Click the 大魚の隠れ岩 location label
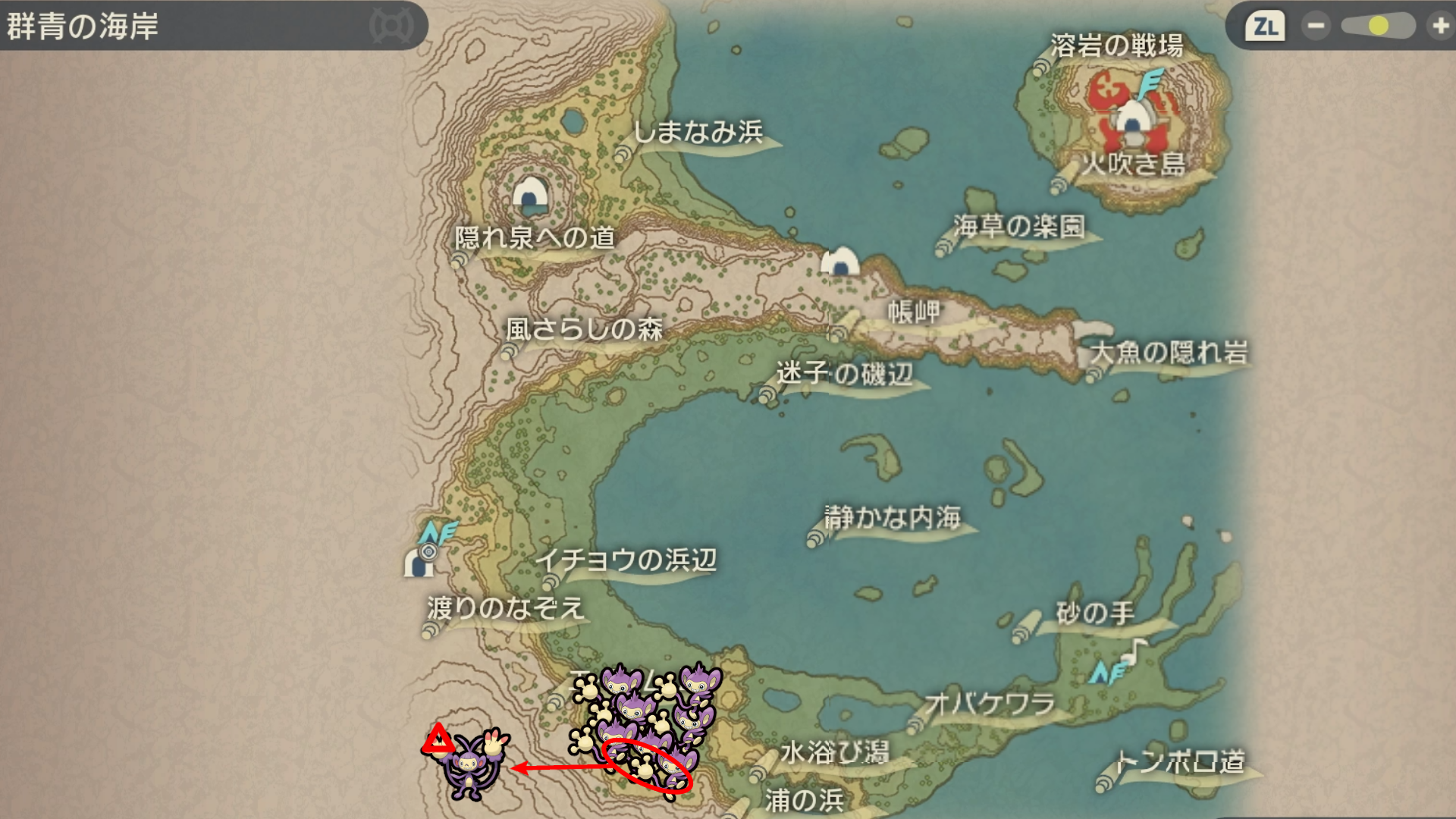1456x819 pixels. point(1169,353)
